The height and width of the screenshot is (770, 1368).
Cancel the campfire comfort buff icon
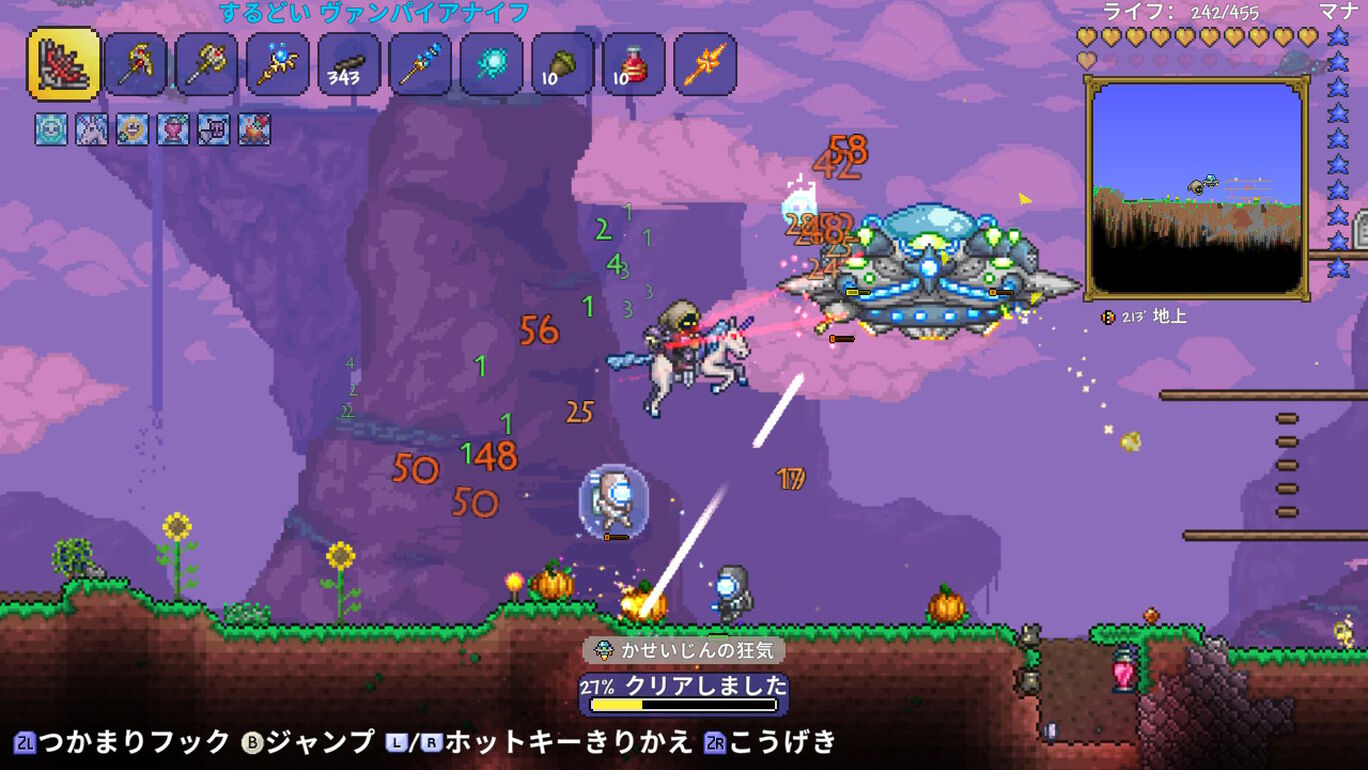[x=251, y=130]
